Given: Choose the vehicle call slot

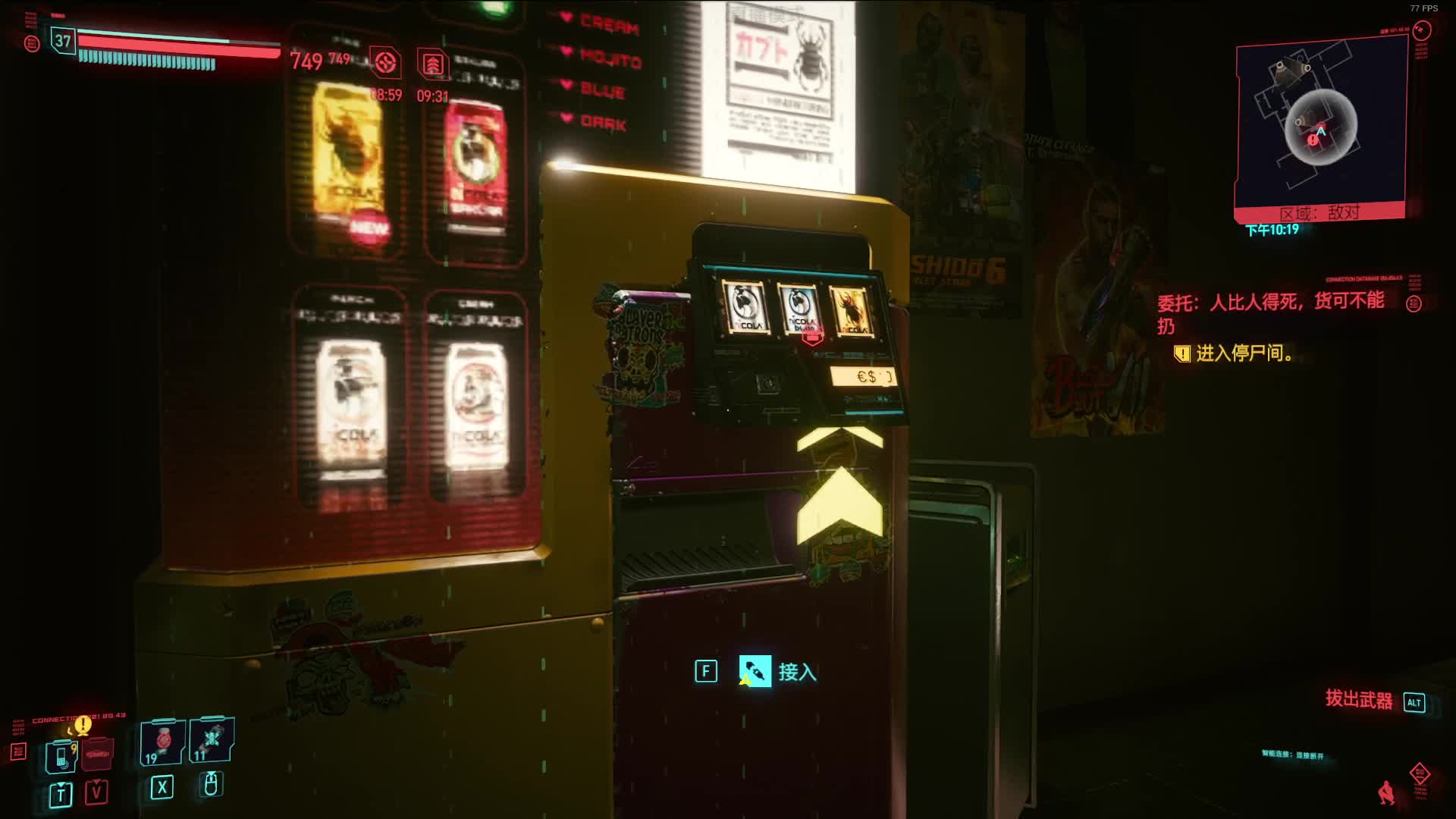Looking at the screenshot, I should (x=97, y=755).
